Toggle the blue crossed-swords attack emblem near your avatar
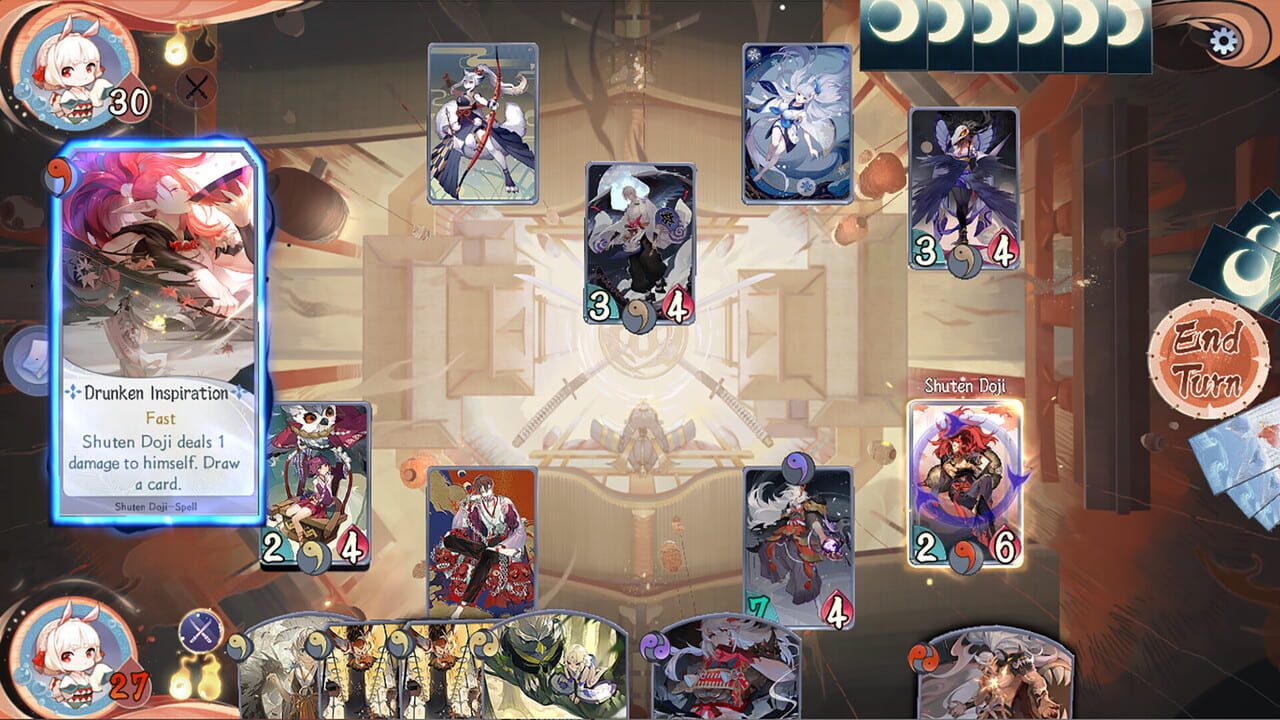The height and width of the screenshot is (720, 1280). tap(199, 630)
